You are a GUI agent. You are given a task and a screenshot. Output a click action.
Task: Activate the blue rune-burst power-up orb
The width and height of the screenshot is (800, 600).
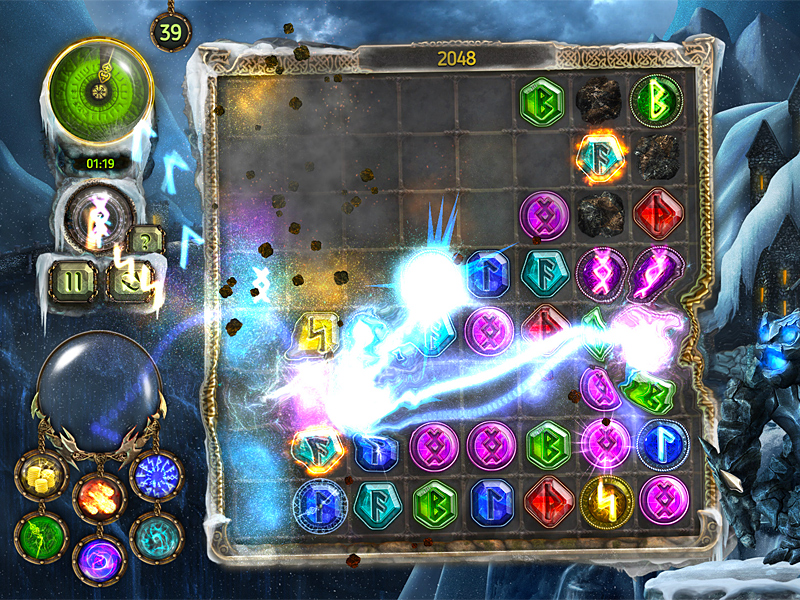click(x=157, y=476)
